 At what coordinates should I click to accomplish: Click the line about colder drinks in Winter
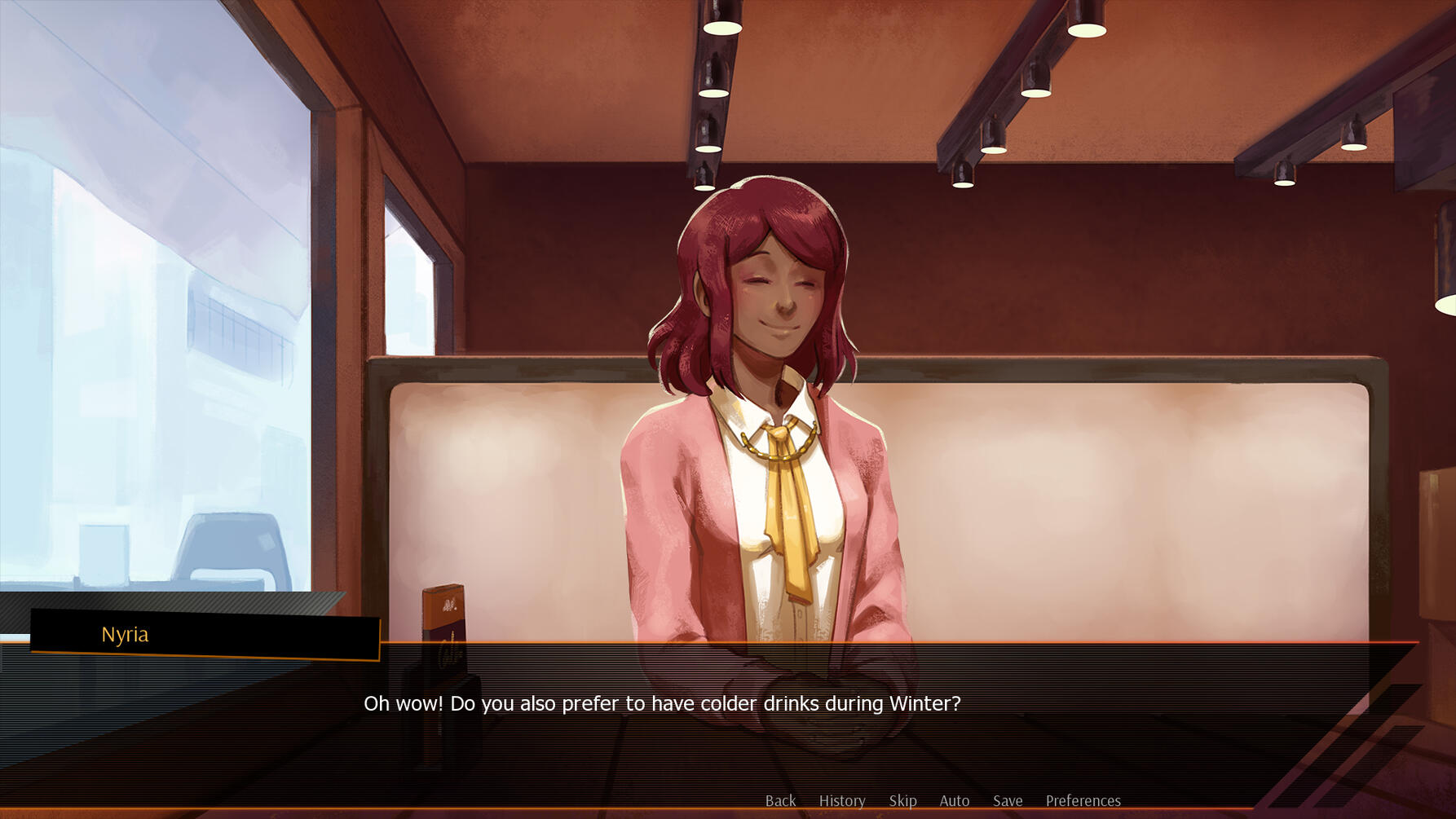662,703
